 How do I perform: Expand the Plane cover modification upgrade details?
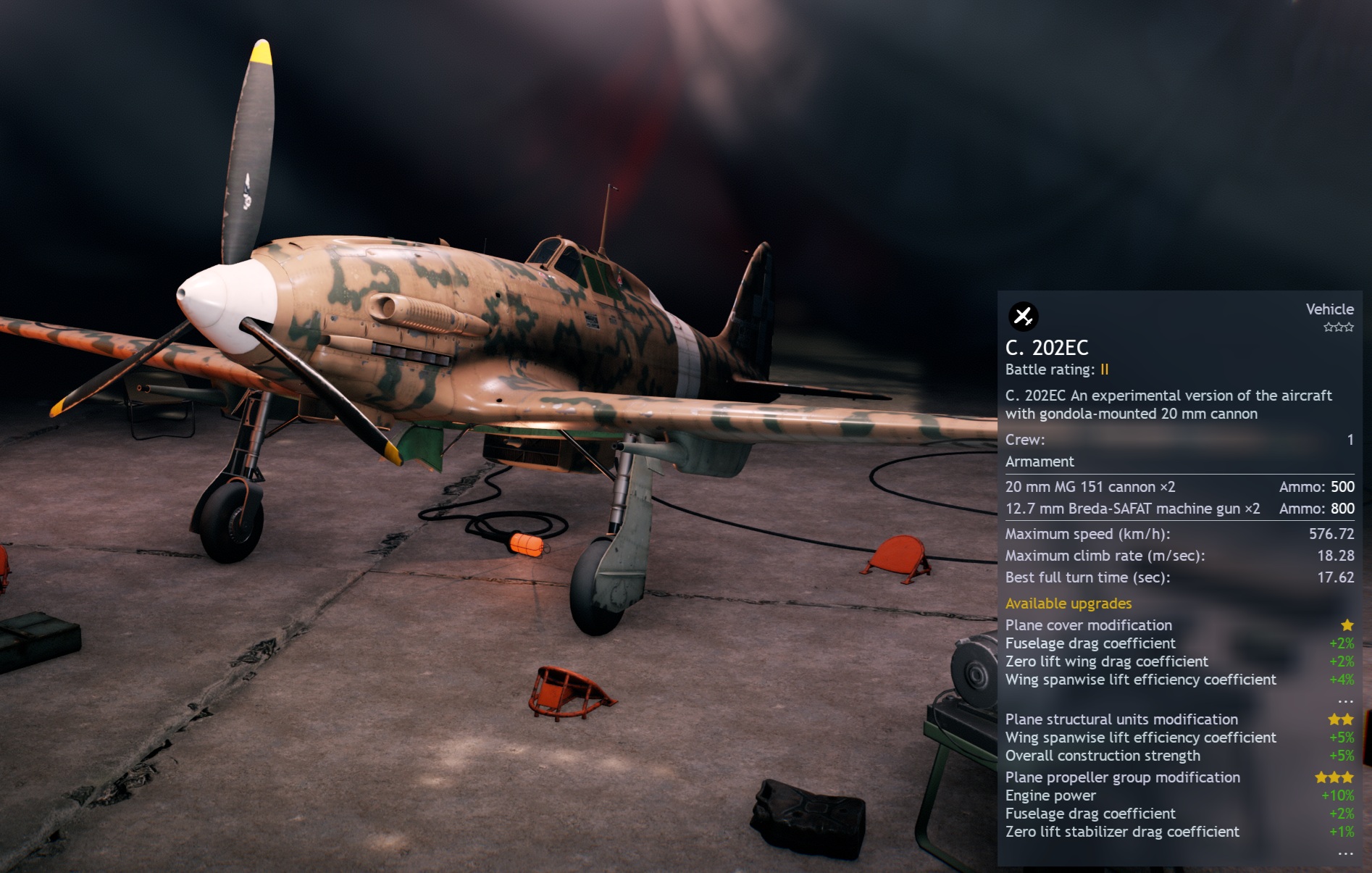tap(1089, 625)
